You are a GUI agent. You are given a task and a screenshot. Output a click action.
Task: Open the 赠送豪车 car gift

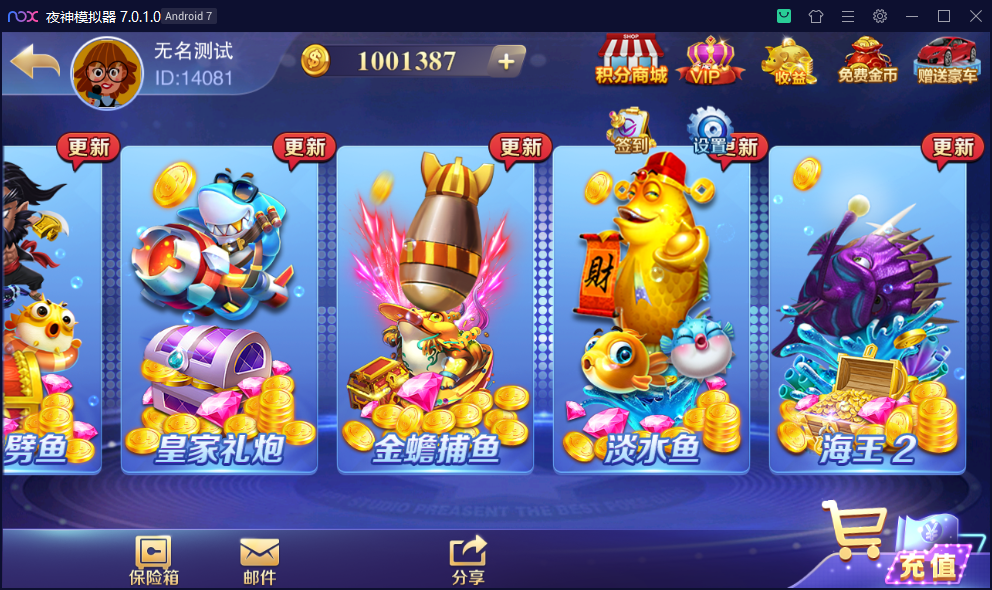(x=946, y=60)
